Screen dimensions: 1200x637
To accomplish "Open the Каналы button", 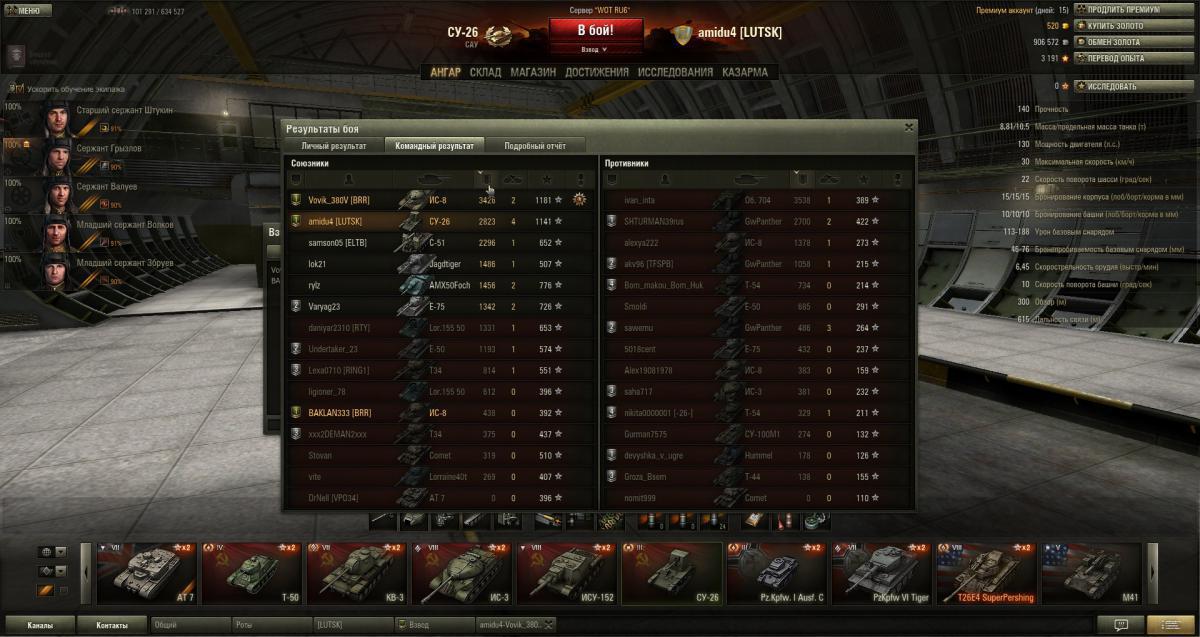I will coord(41,625).
